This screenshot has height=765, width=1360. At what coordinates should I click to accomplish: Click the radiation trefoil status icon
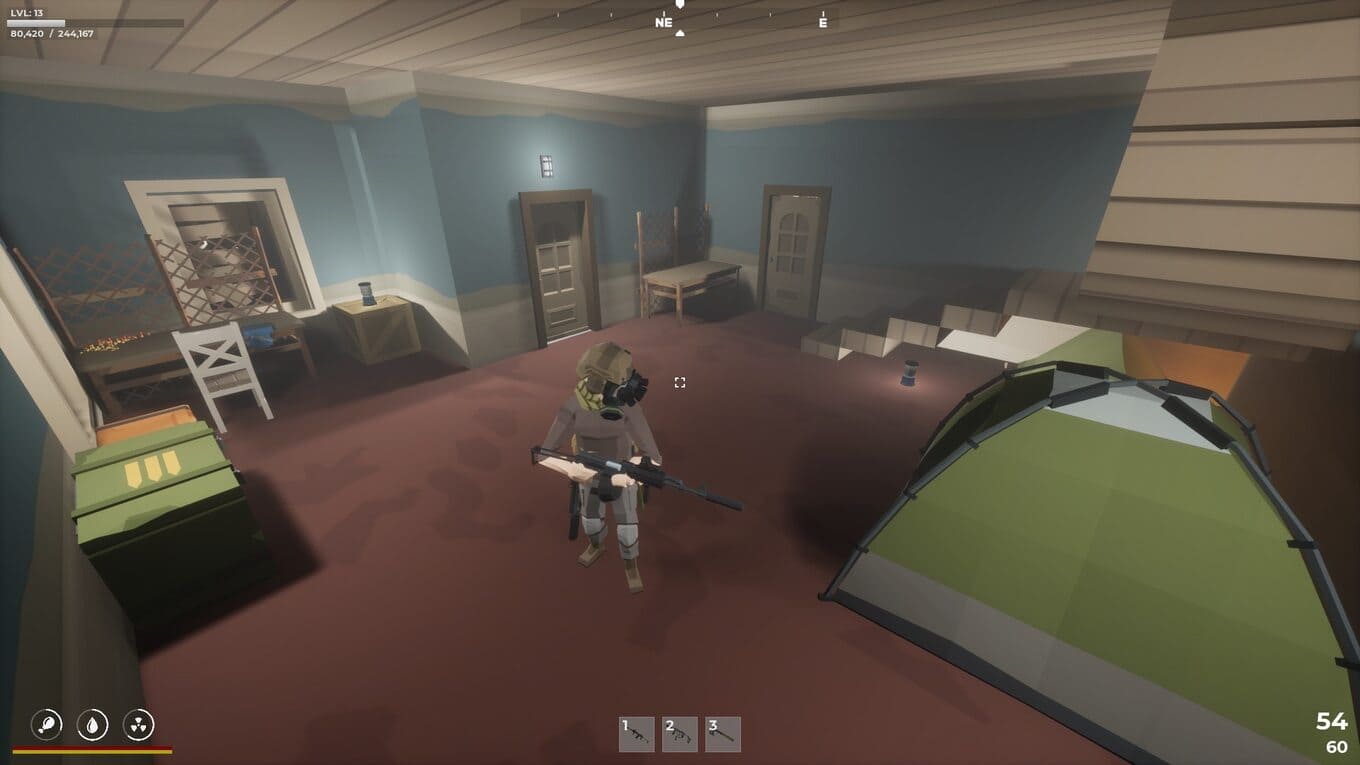tap(138, 723)
